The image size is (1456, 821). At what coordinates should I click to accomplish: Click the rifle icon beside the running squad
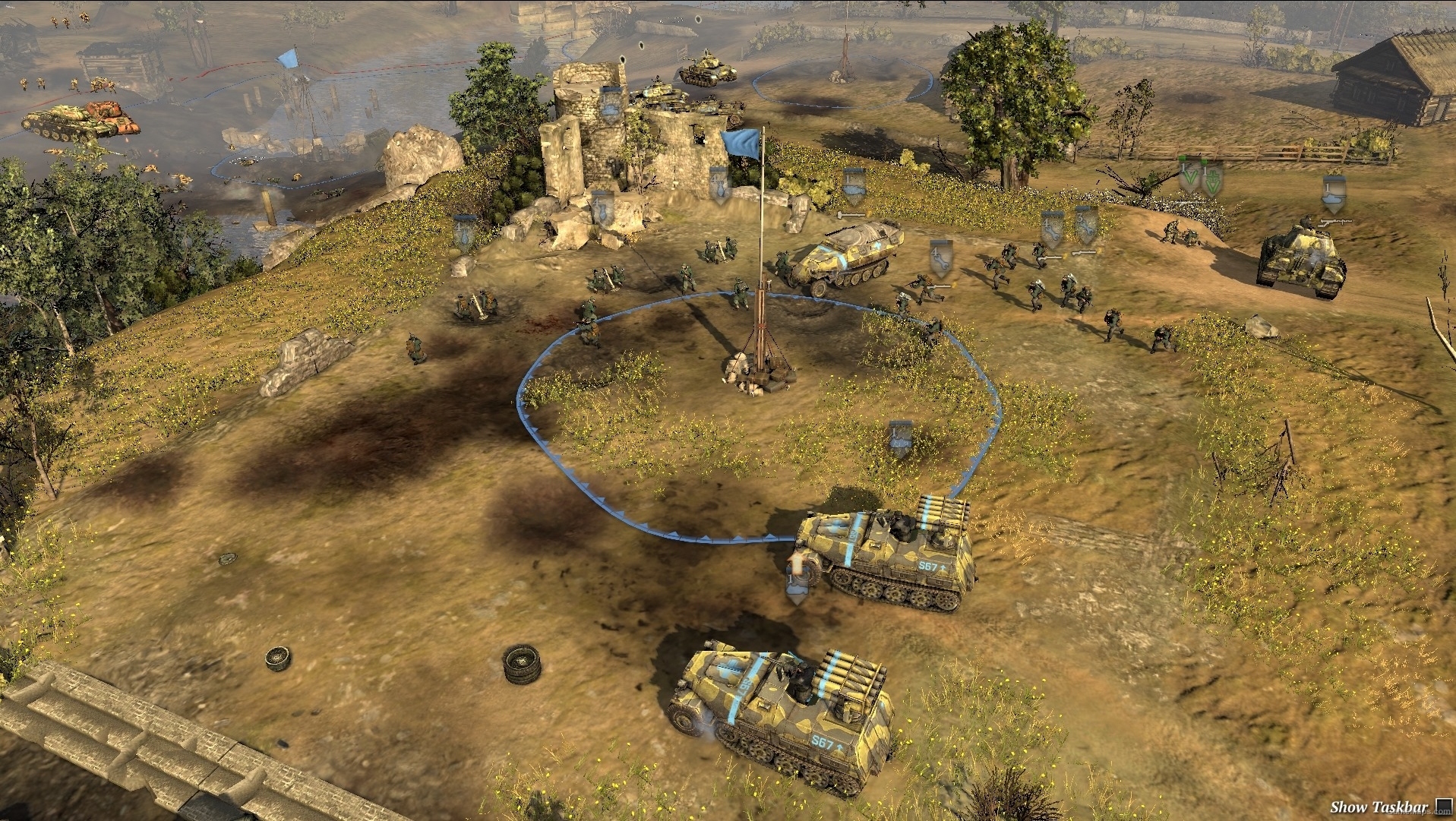939,286
